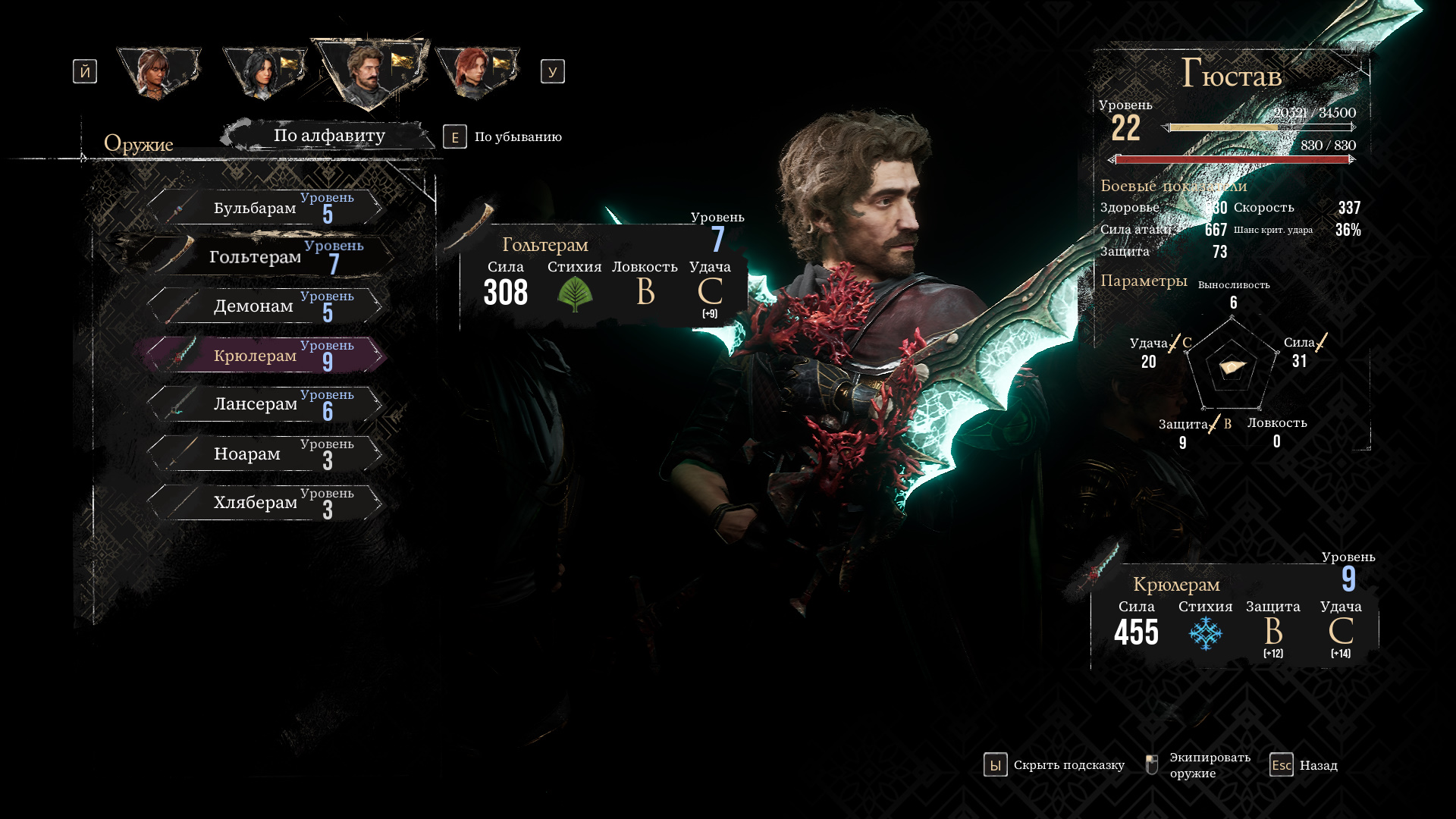The image size is (1456, 819).
Task: Switch to the curly-haired woman's portrait
Action: (x=157, y=72)
